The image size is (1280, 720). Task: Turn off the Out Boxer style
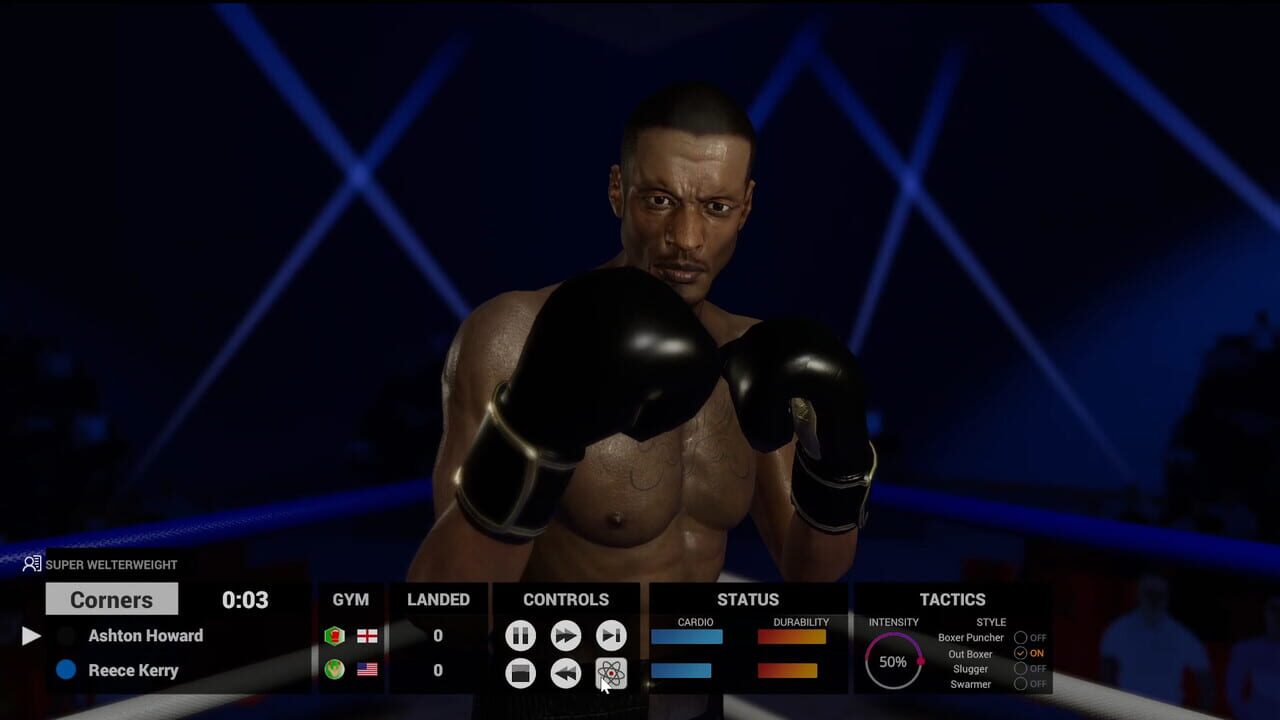coord(1019,653)
